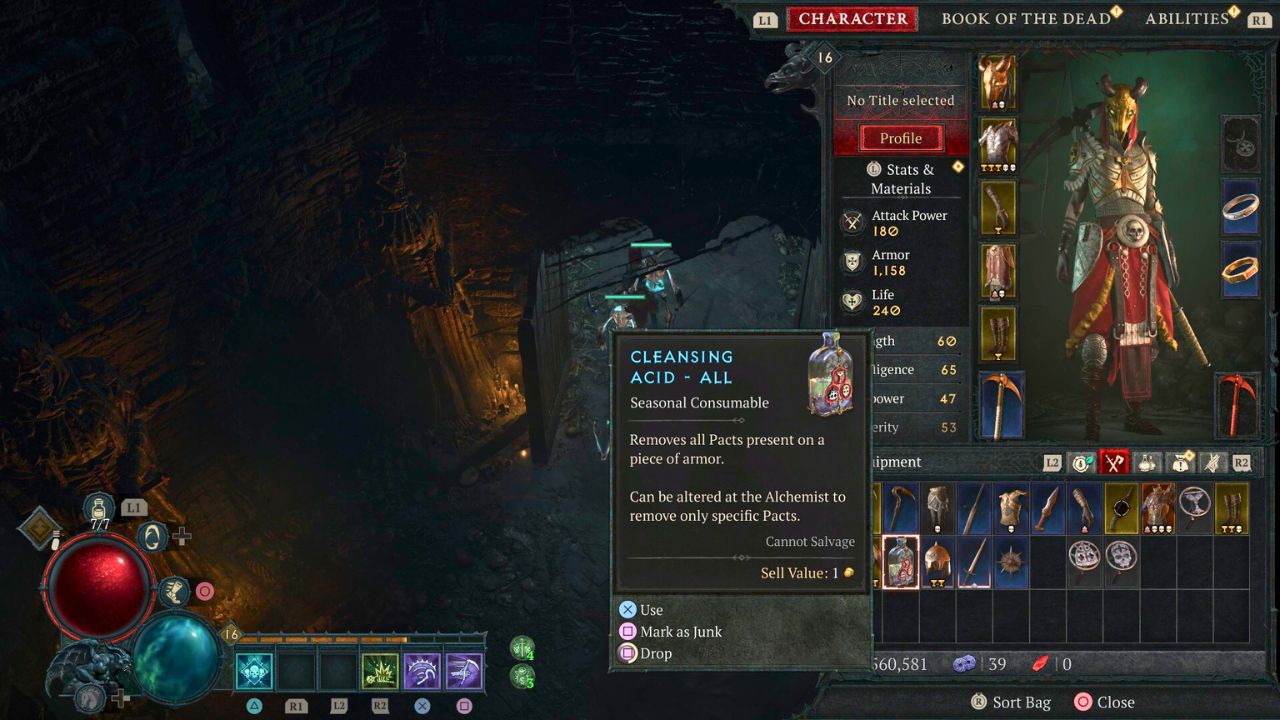Click the crossed-axes Equipment filter icon

point(1113,462)
